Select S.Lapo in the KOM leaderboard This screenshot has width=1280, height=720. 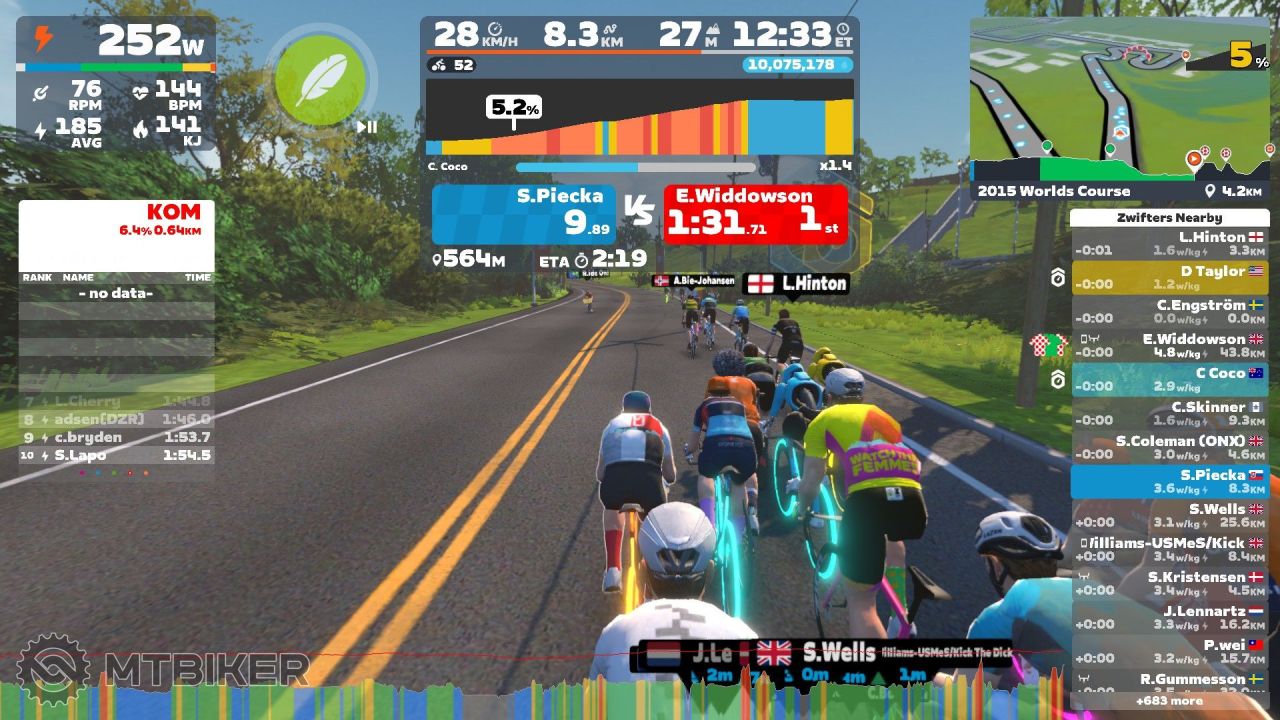[116, 455]
